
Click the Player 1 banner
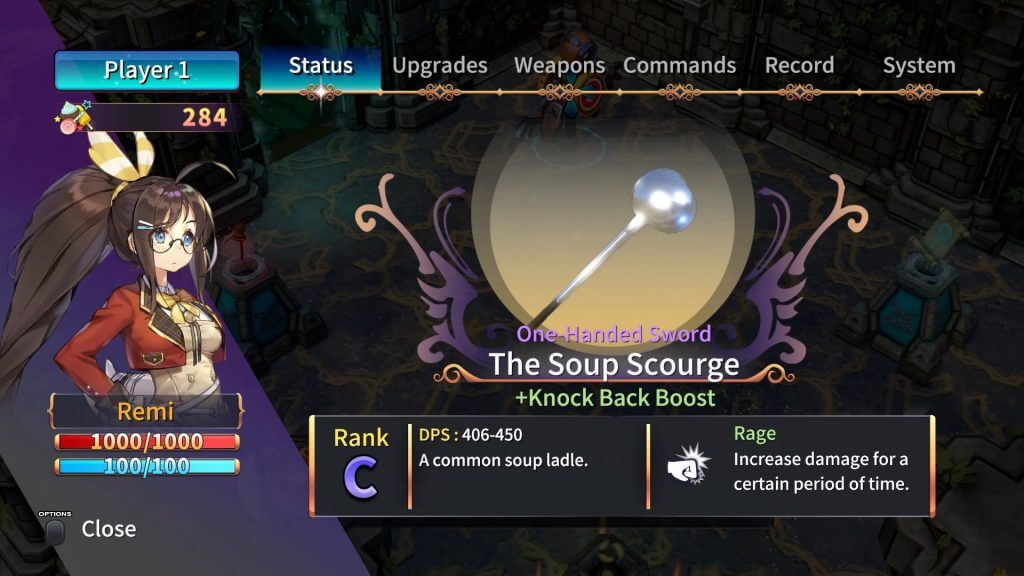[x=147, y=71]
